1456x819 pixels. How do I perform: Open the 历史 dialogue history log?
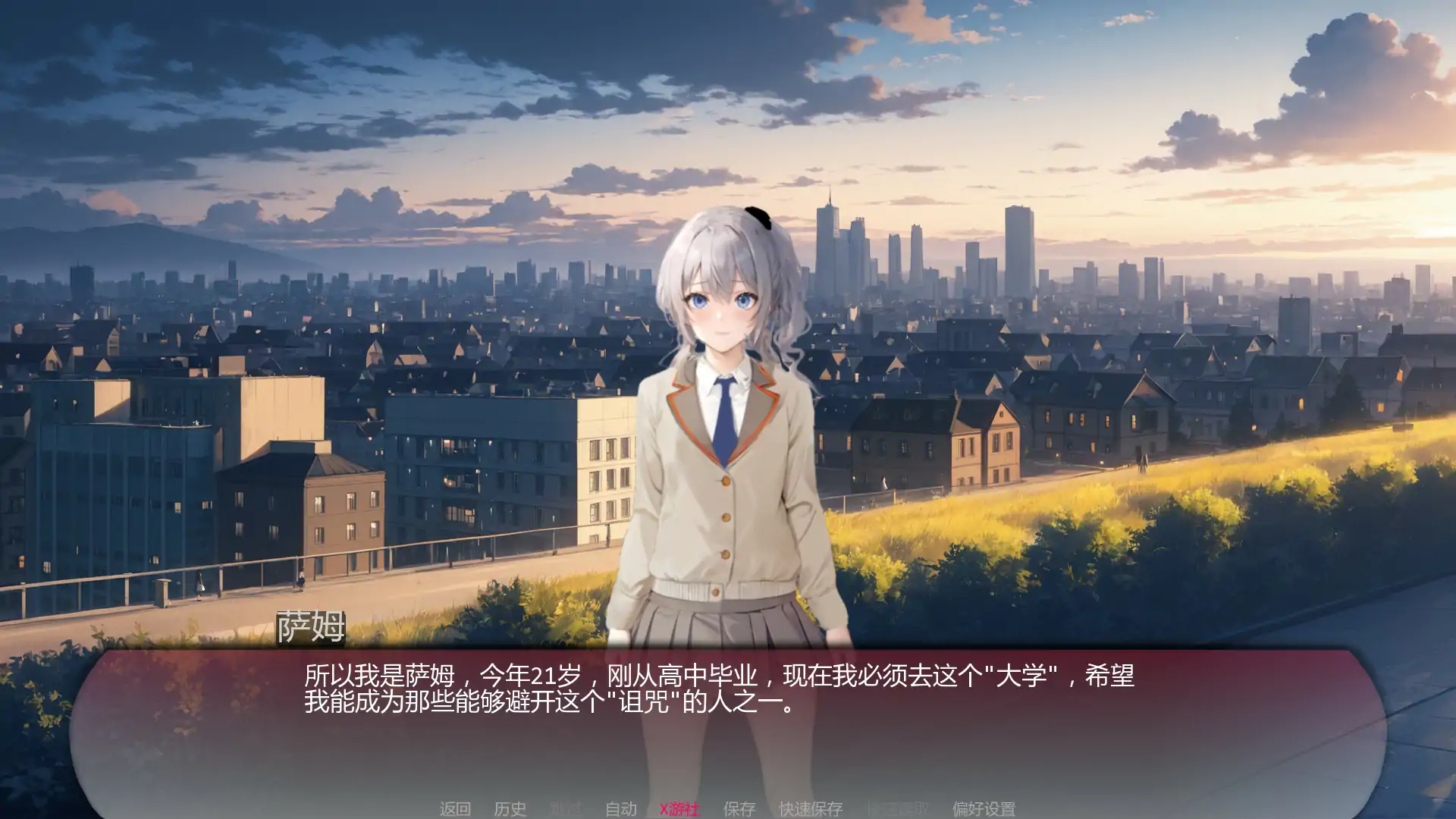pos(510,809)
